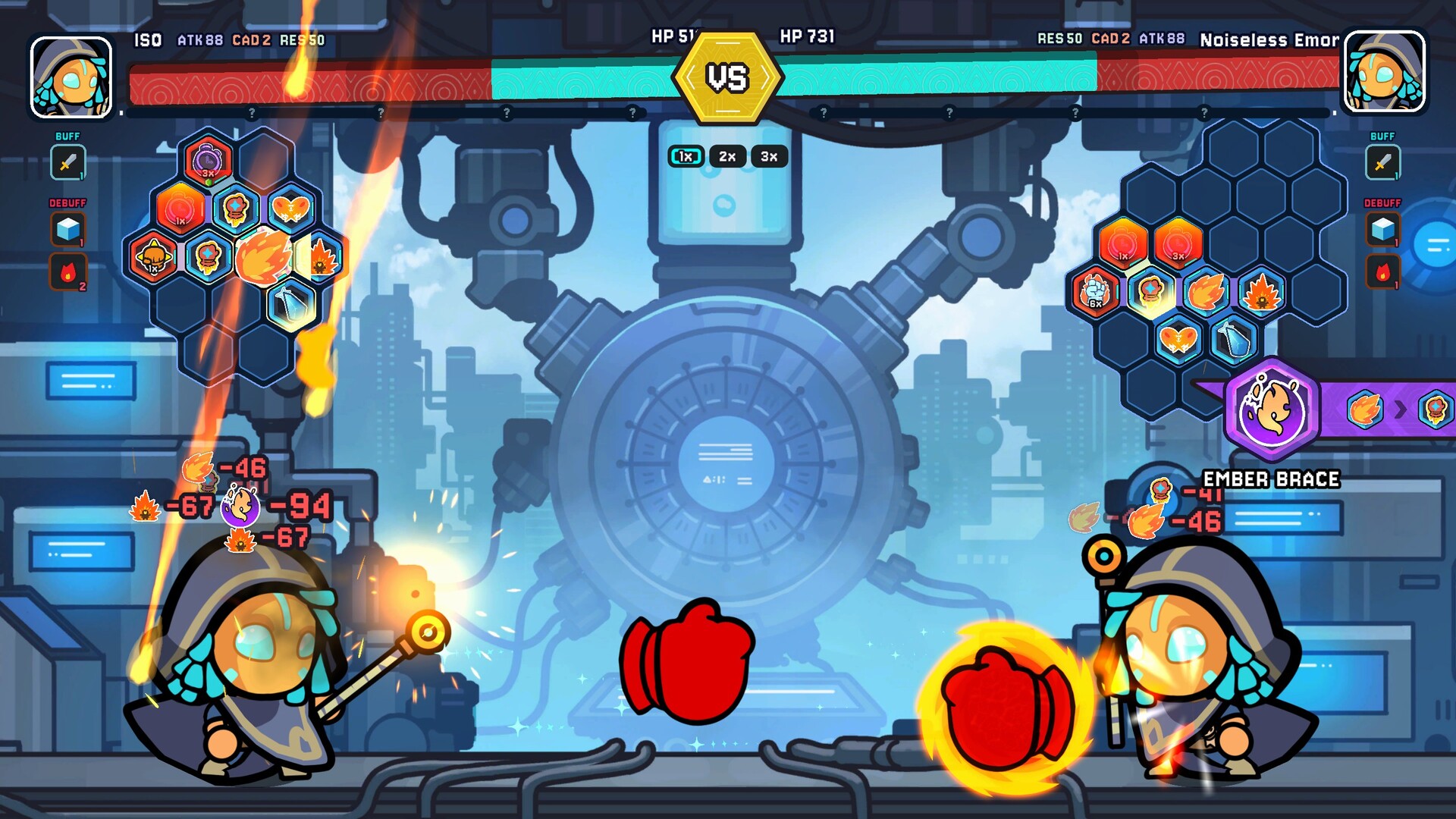Select the 6x fist hex tile on right grid

pyautogui.click(x=1094, y=291)
